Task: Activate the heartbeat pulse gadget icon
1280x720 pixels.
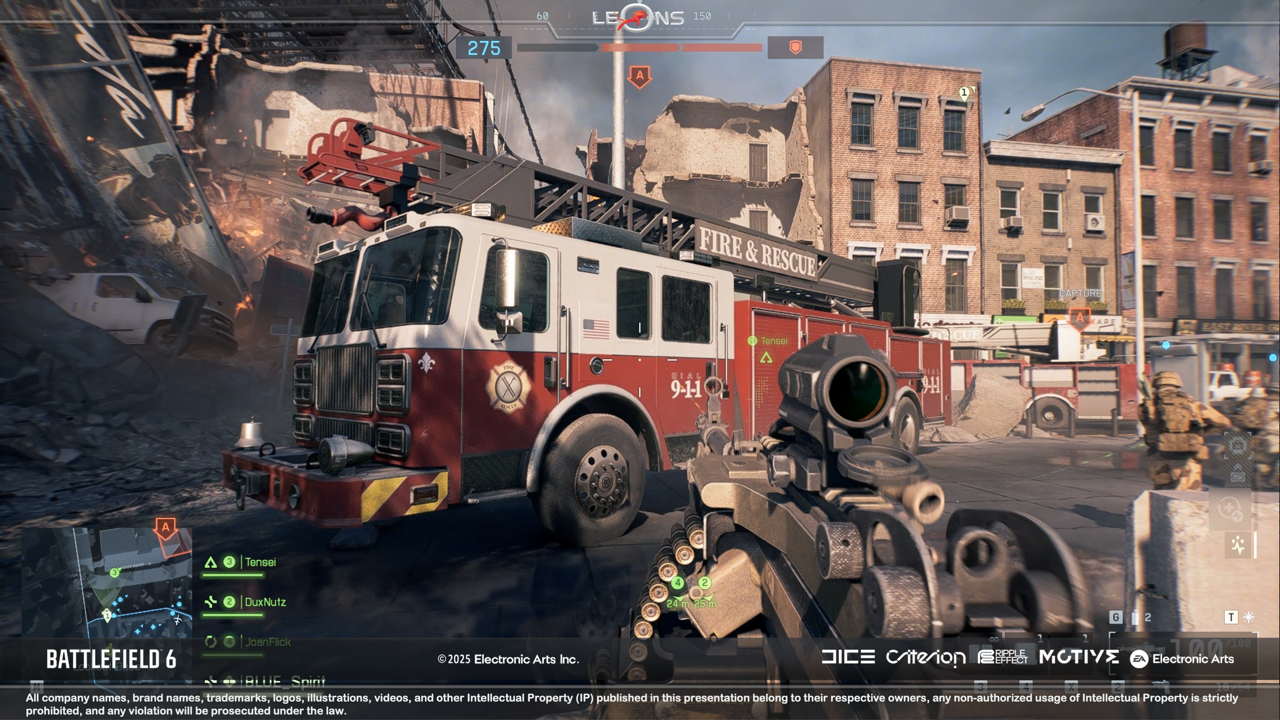Action: click(1239, 545)
